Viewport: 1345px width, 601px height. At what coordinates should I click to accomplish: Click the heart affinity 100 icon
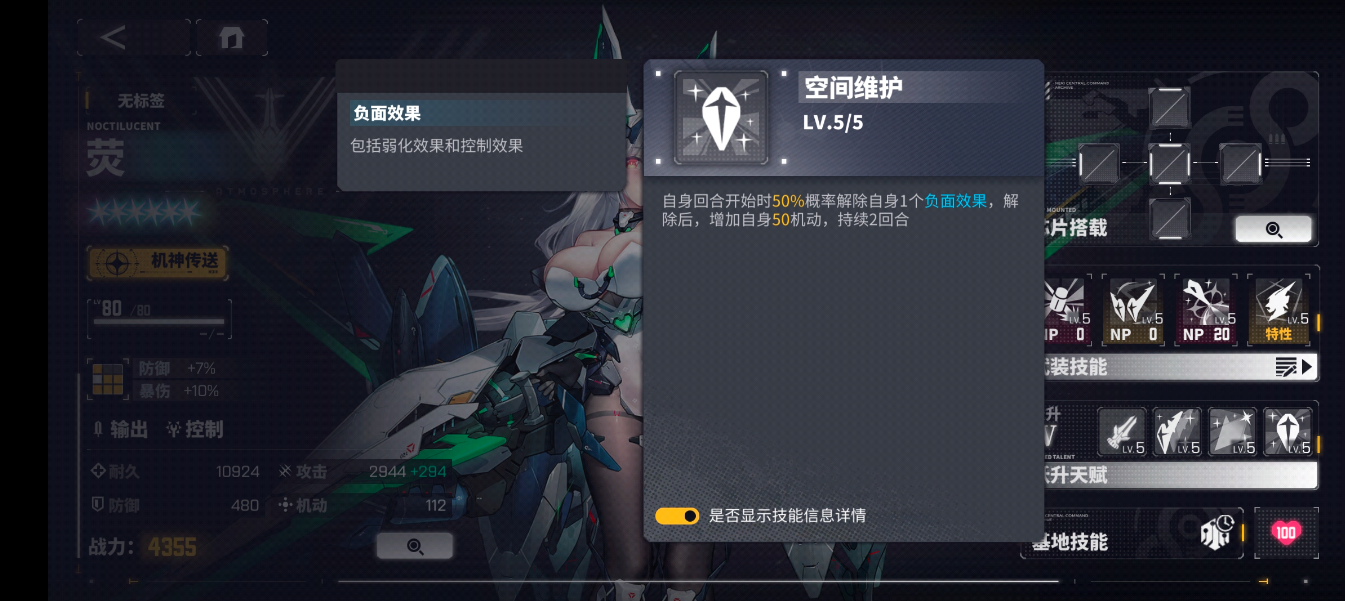coord(1286,533)
